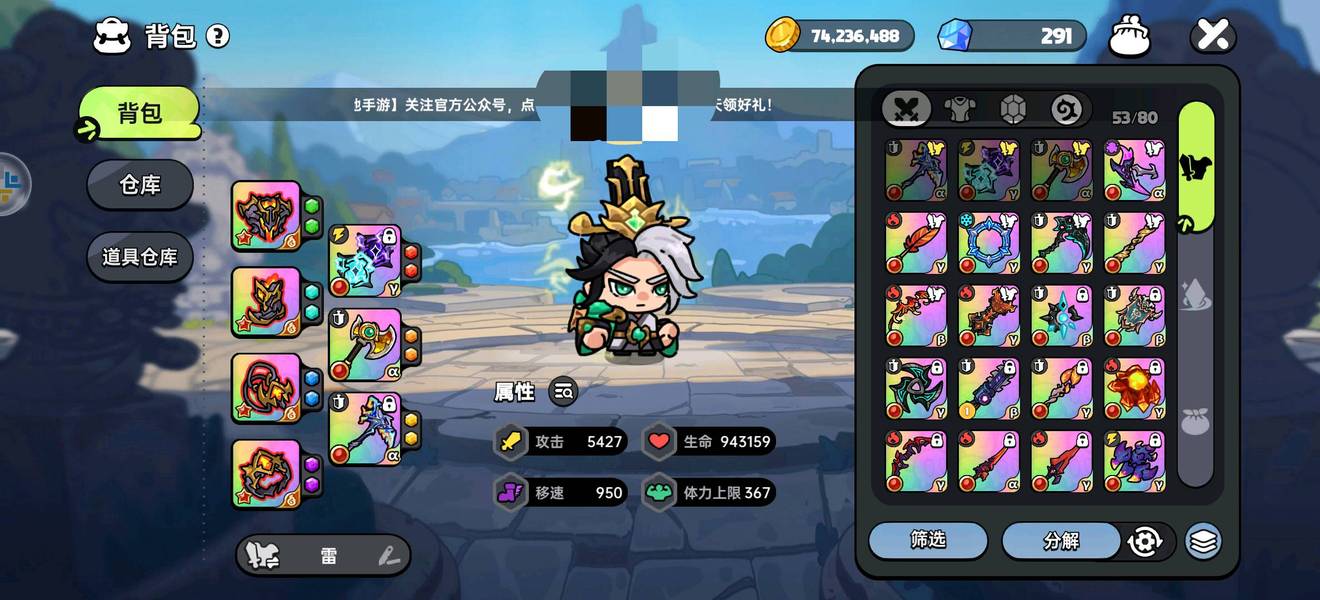This screenshot has height=600, width=1320.
Task: Open the stacked layers icon button
Action: (1204, 541)
